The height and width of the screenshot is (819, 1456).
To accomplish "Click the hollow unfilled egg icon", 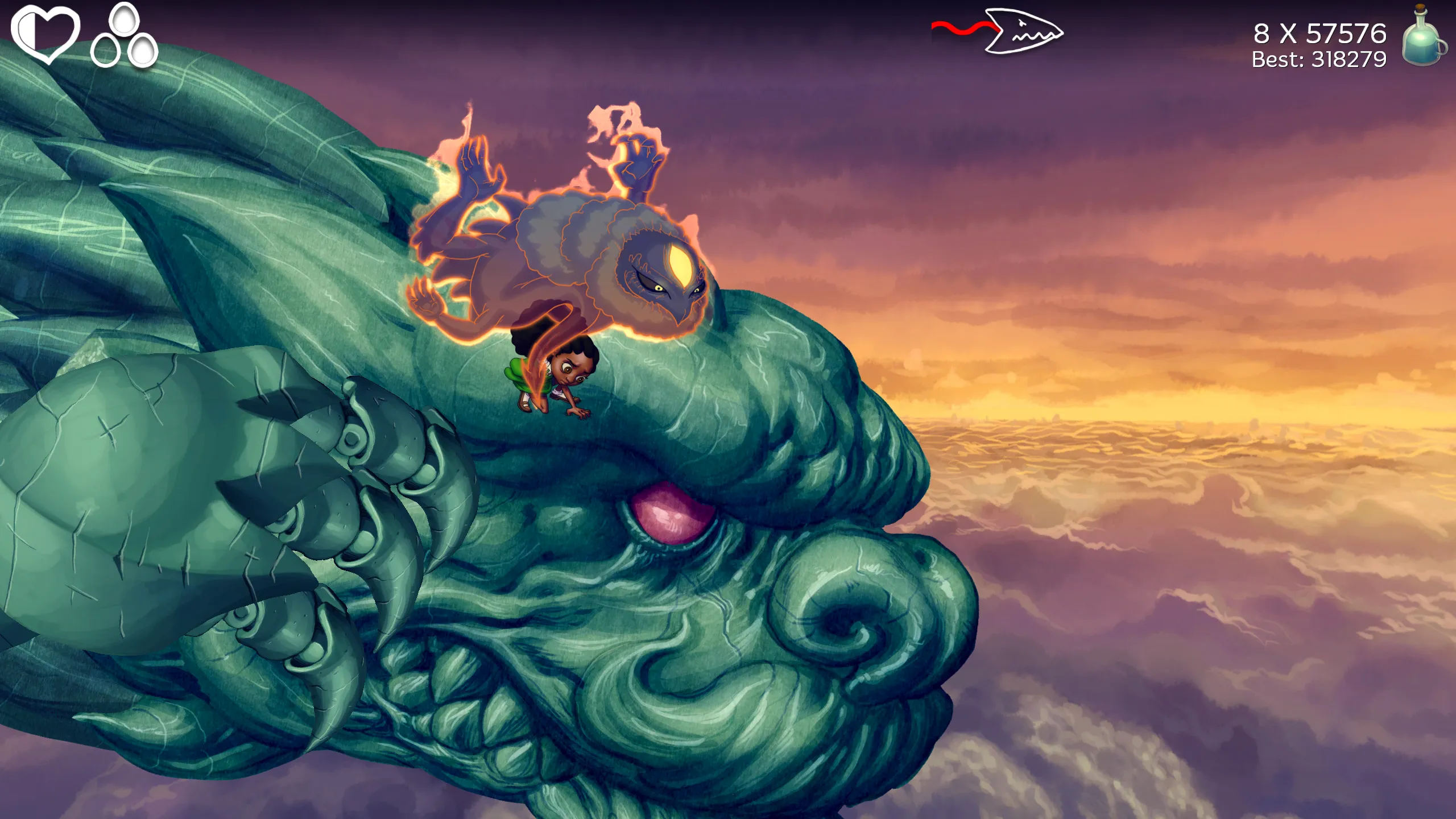I will (106, 49).
